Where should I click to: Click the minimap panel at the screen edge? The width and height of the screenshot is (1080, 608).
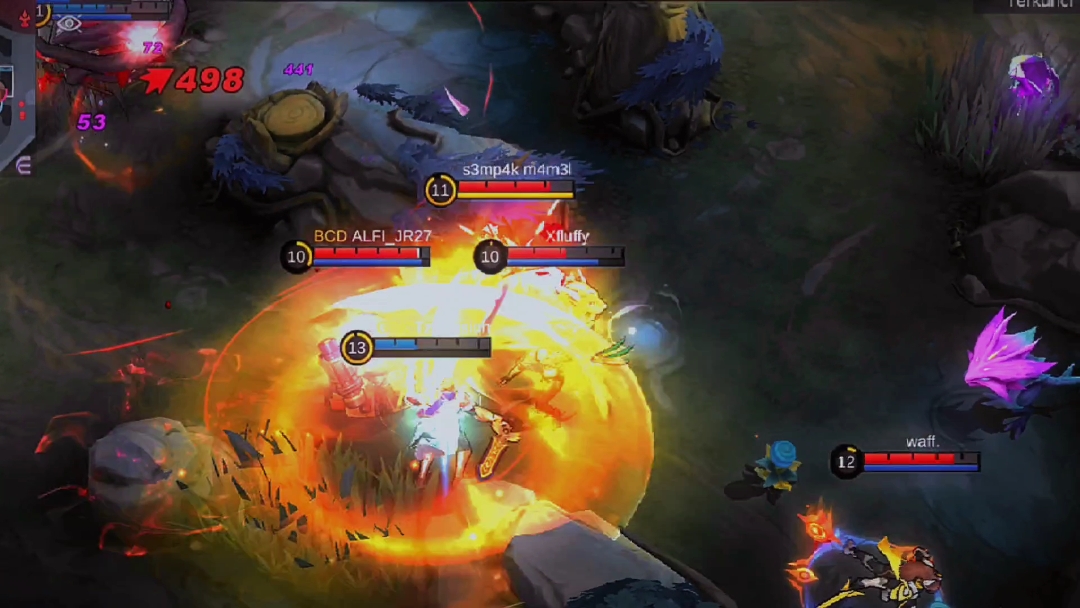(16, 98)
